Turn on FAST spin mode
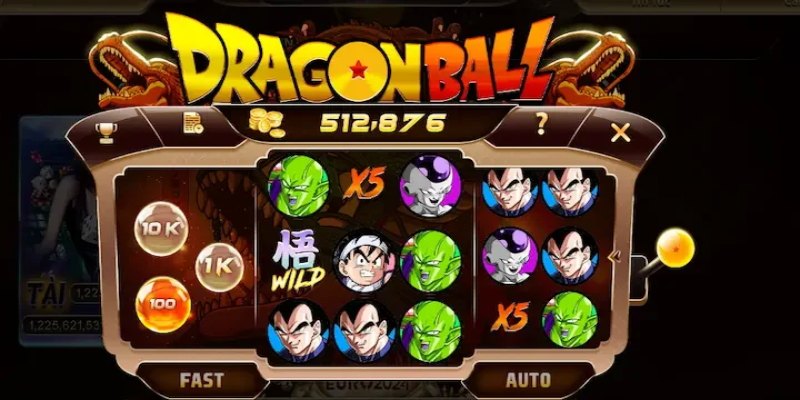 (x=201, y=379)
